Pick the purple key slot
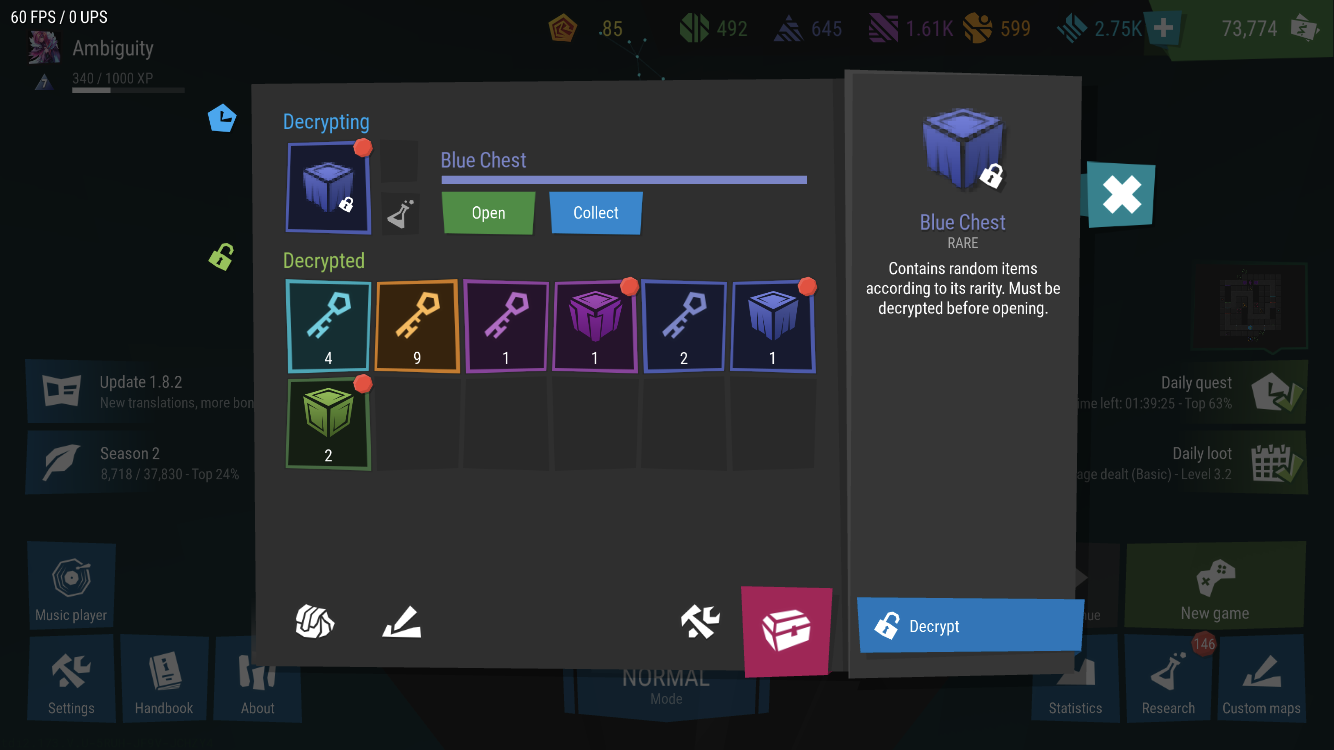 click(506, 326)
